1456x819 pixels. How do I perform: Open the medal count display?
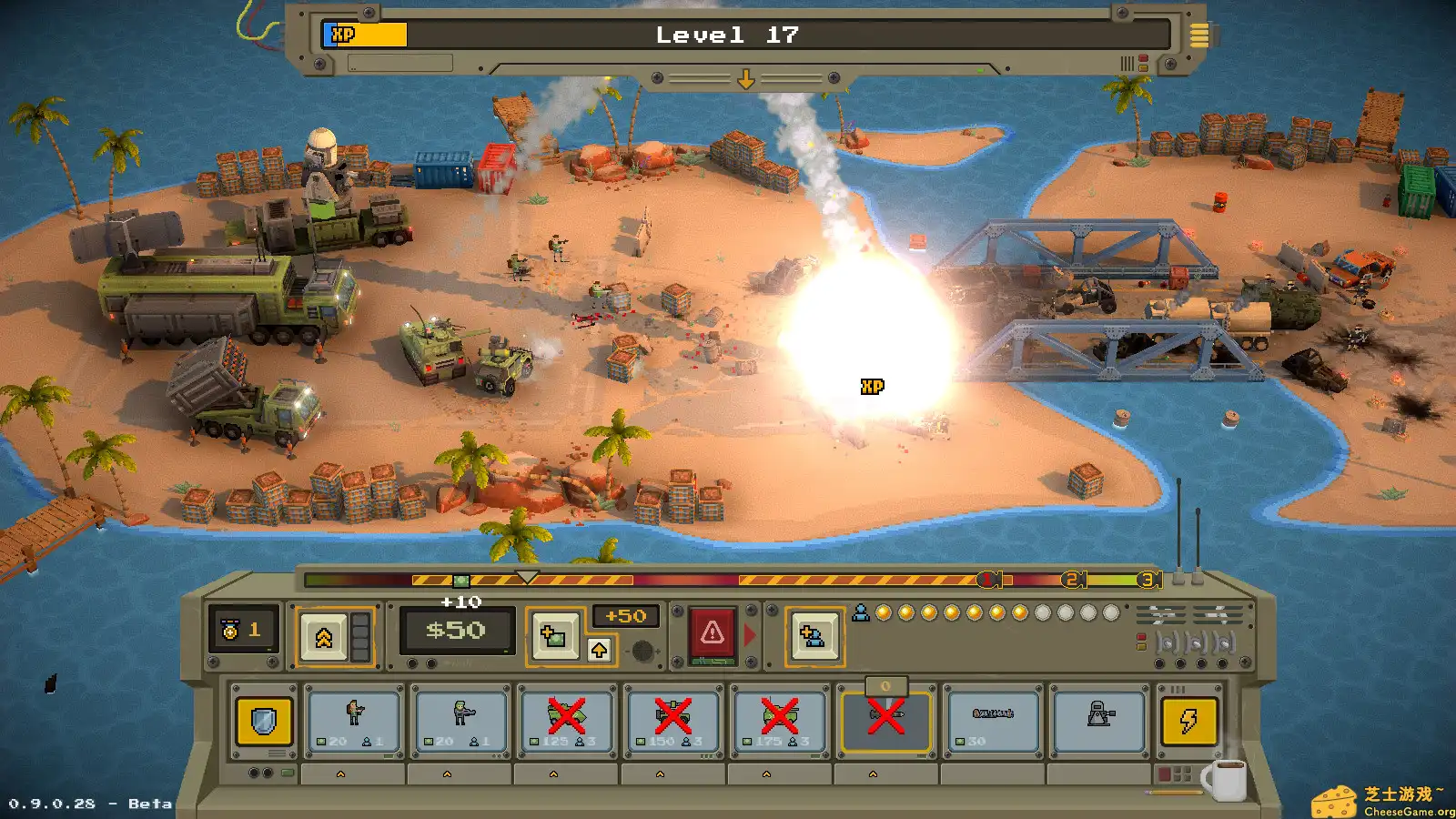(x=239, y=630)
